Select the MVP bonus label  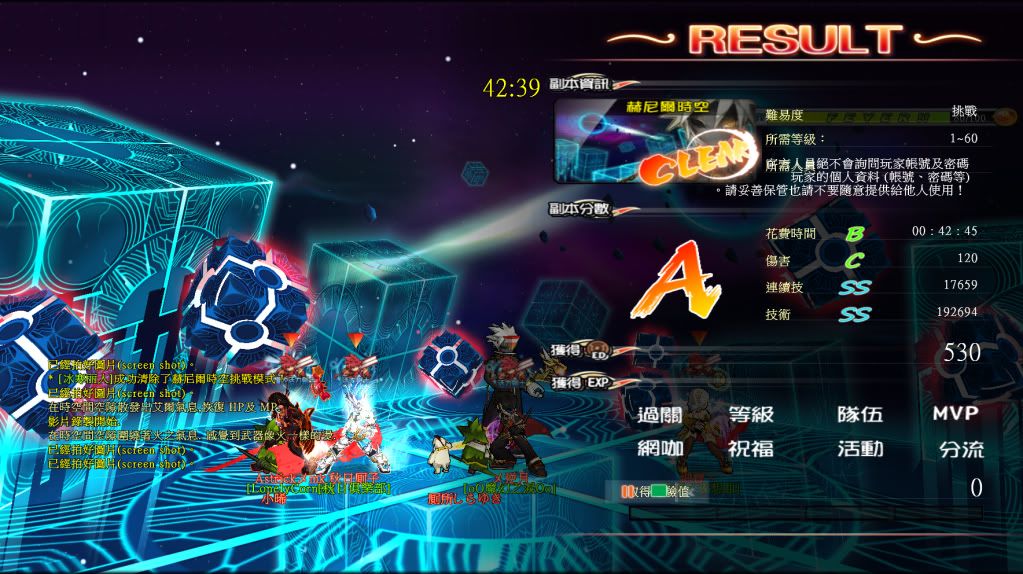[954, 414]
